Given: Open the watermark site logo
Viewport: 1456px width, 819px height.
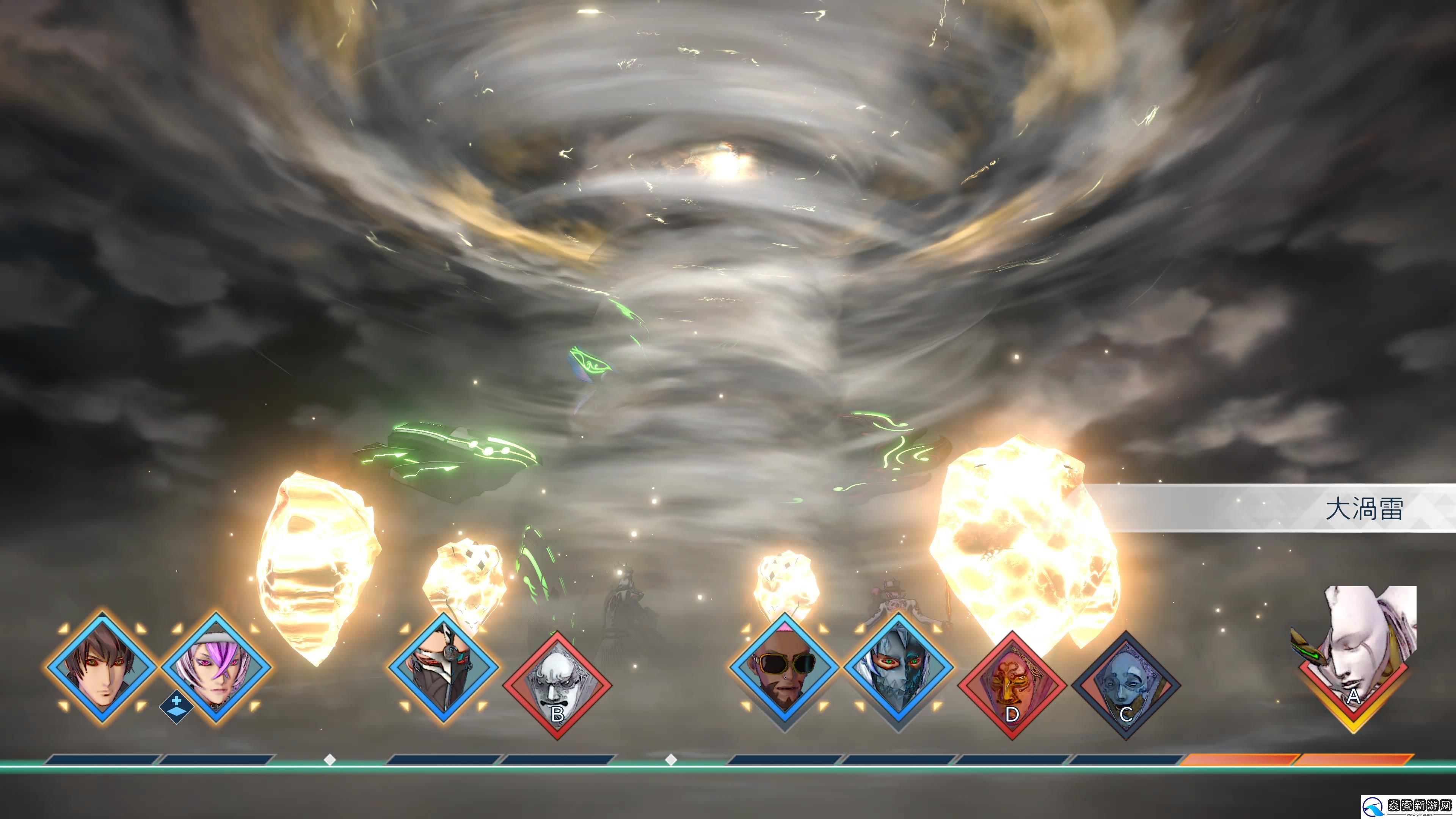Looking at the screenshot, I should click(1407, 806).
